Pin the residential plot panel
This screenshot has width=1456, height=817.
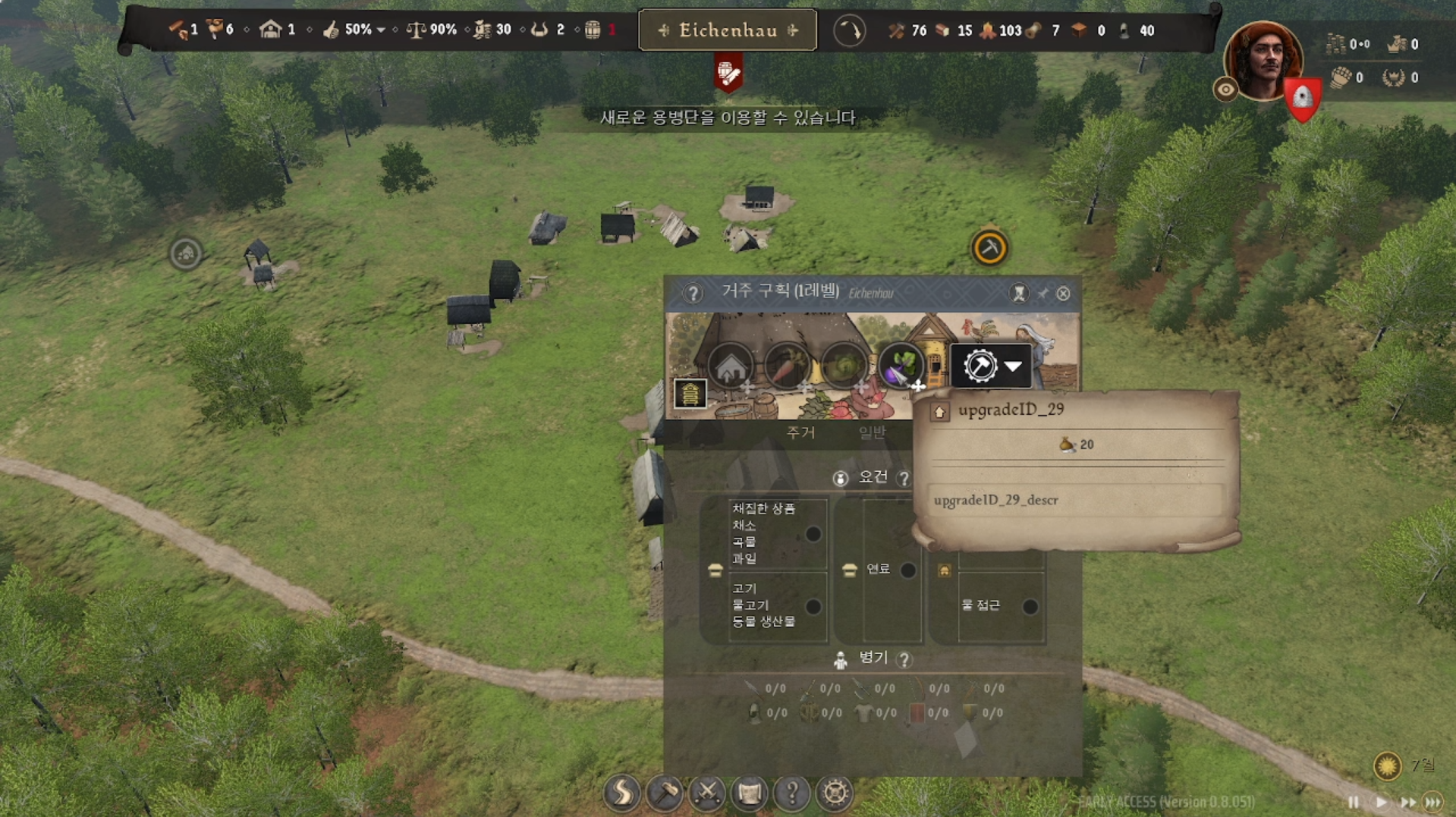click(1042, 294)
